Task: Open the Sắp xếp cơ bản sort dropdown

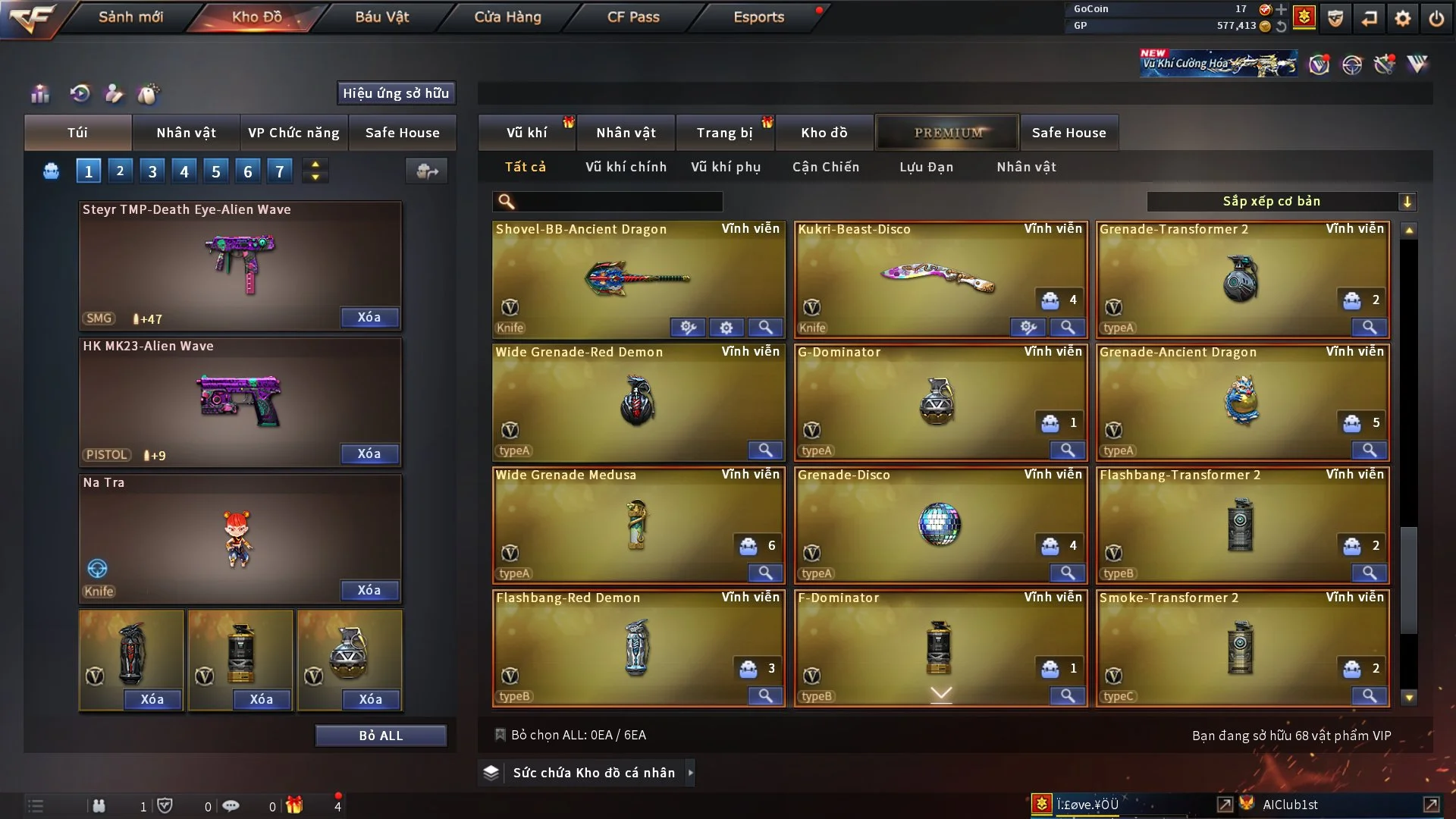Action: (1281, 202)
